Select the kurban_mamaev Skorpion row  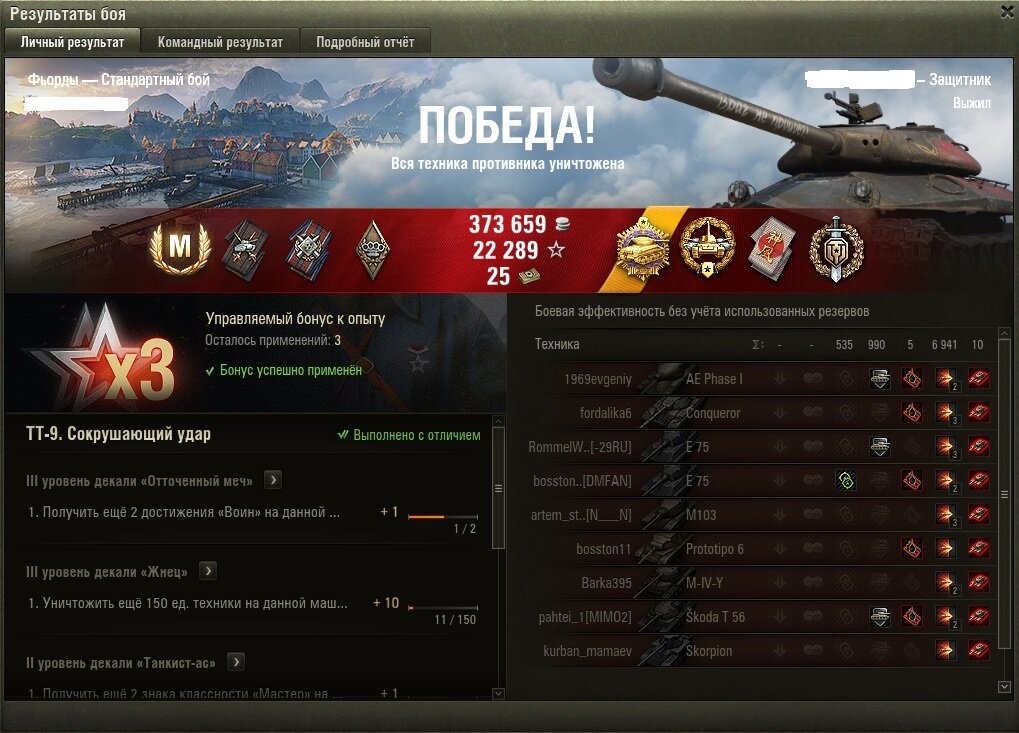click(x=760, y=651)
